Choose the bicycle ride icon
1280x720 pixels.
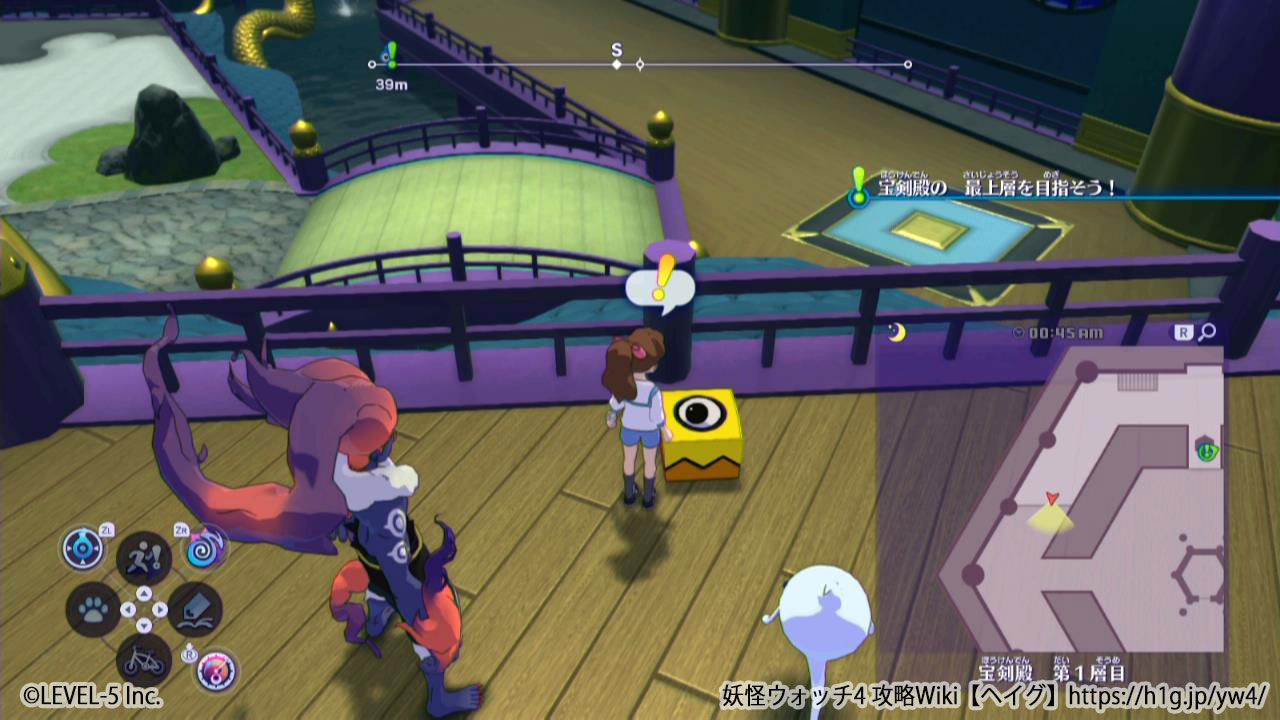tap(144, 659)
